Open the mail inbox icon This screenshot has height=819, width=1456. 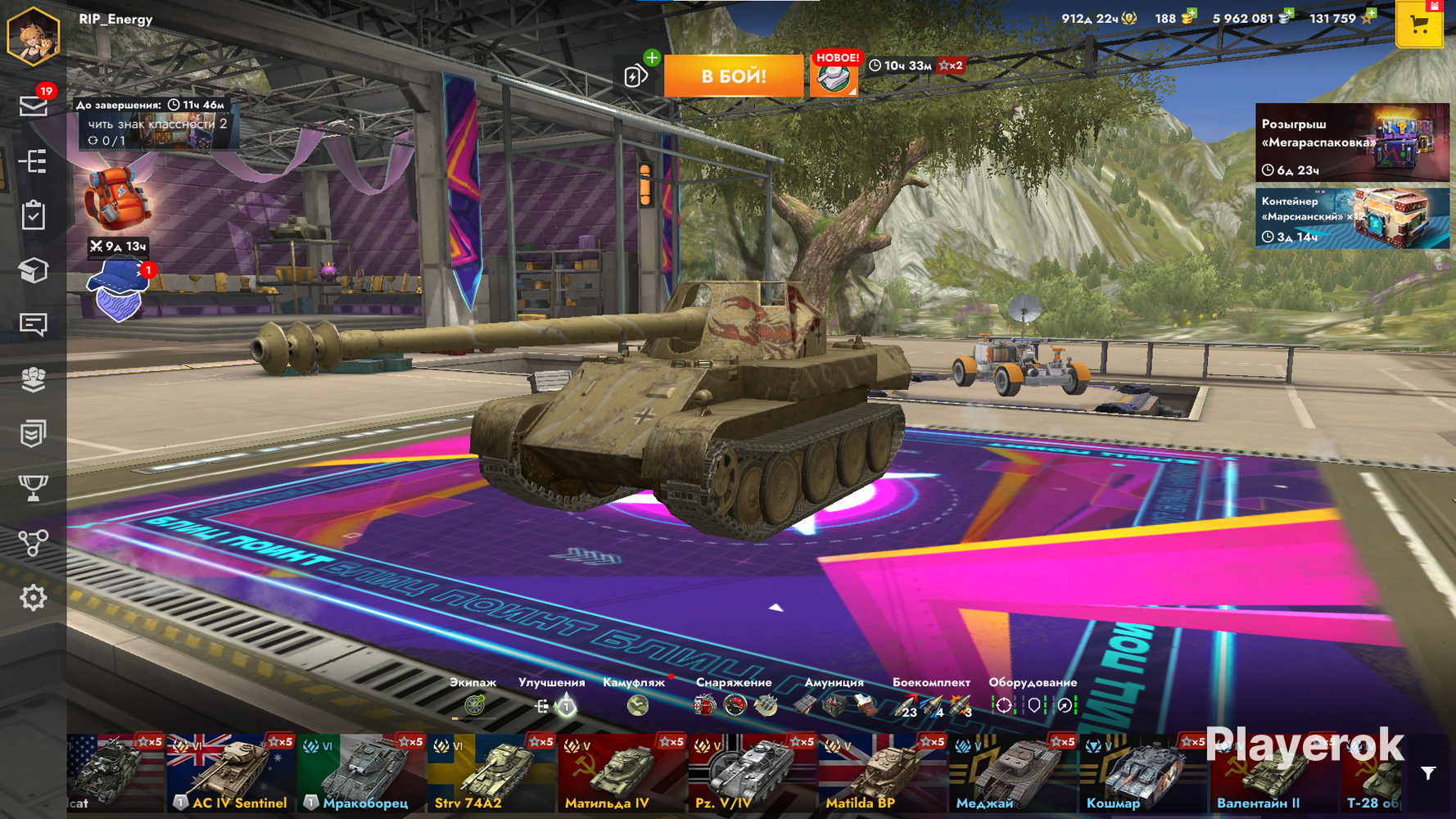(x=33, y=106)
